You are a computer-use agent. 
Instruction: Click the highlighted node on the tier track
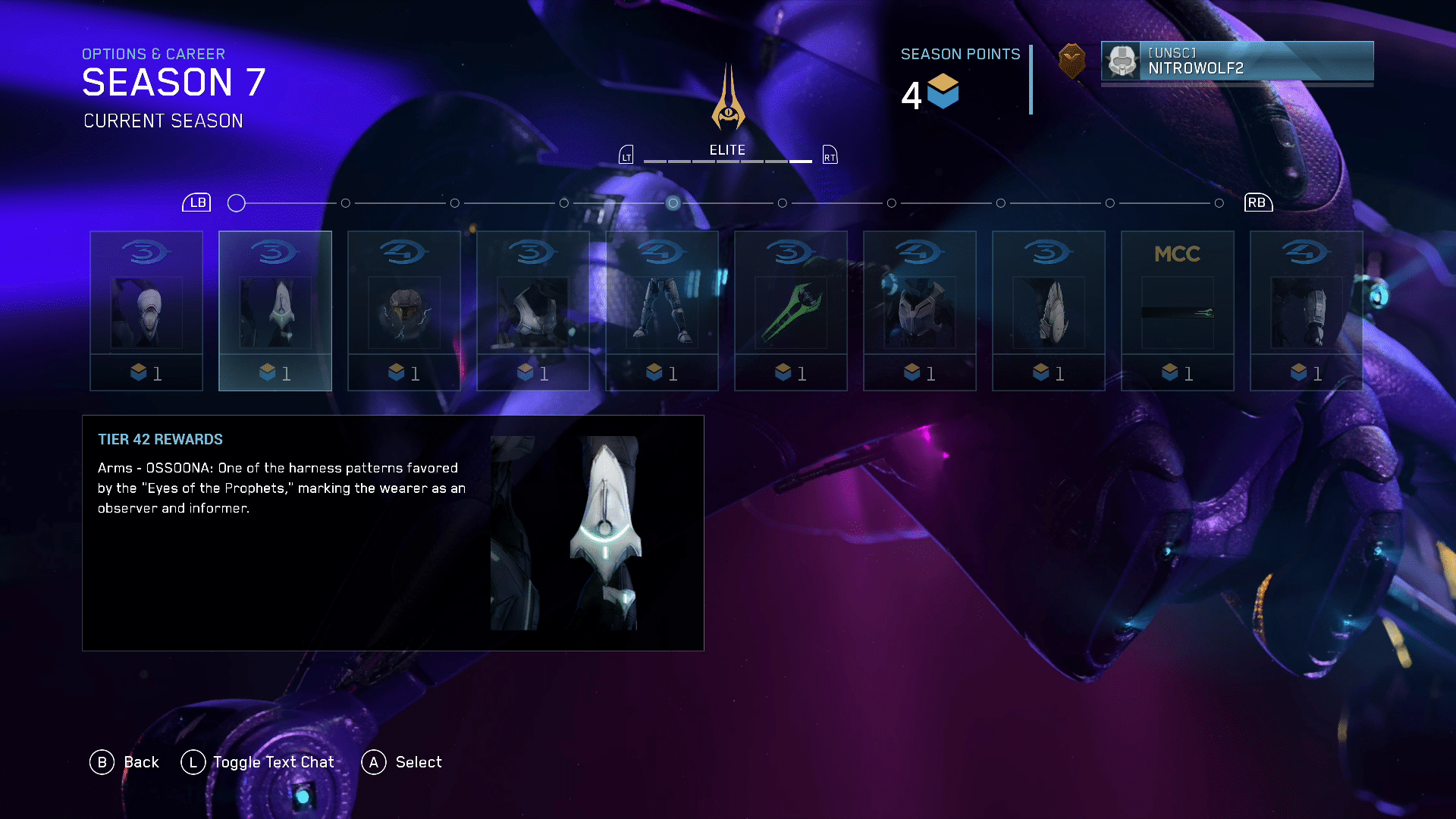point(673,203)
